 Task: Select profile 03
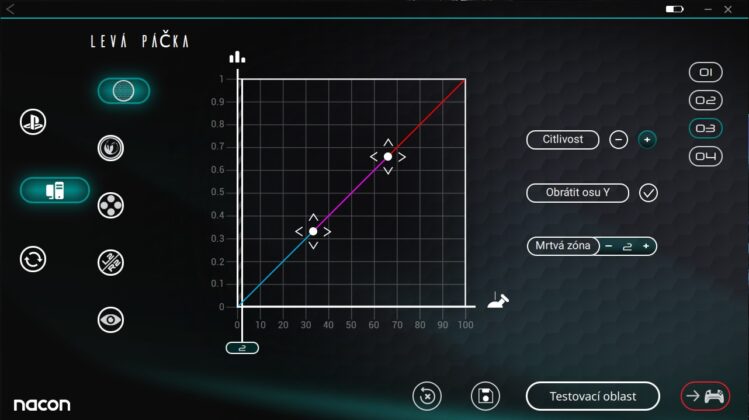[x=706, y=129]
